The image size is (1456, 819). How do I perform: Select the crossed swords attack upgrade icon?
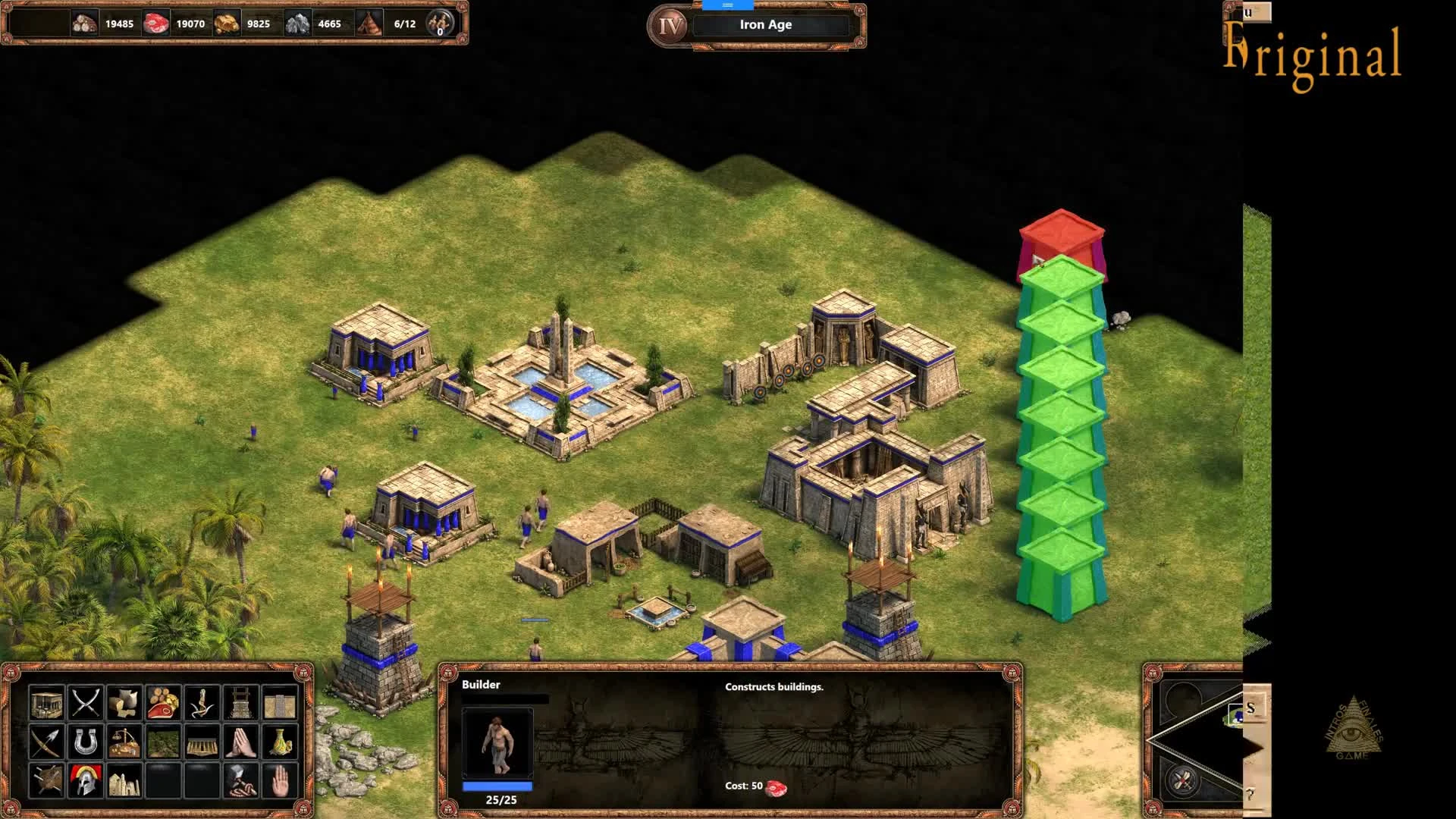[x=86, y=703]
